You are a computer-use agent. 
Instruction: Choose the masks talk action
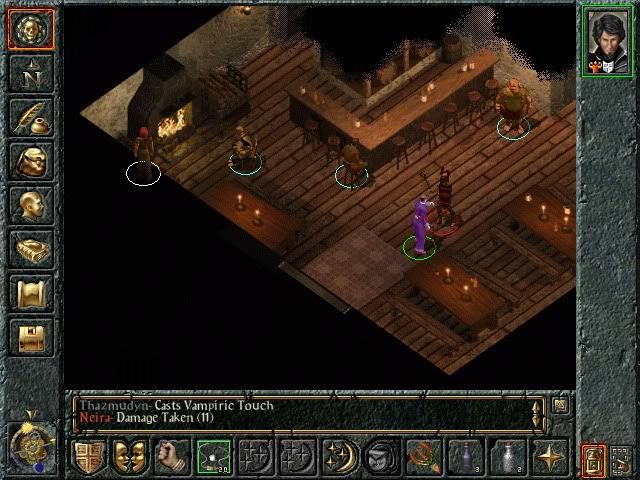[x=130, y=456]
